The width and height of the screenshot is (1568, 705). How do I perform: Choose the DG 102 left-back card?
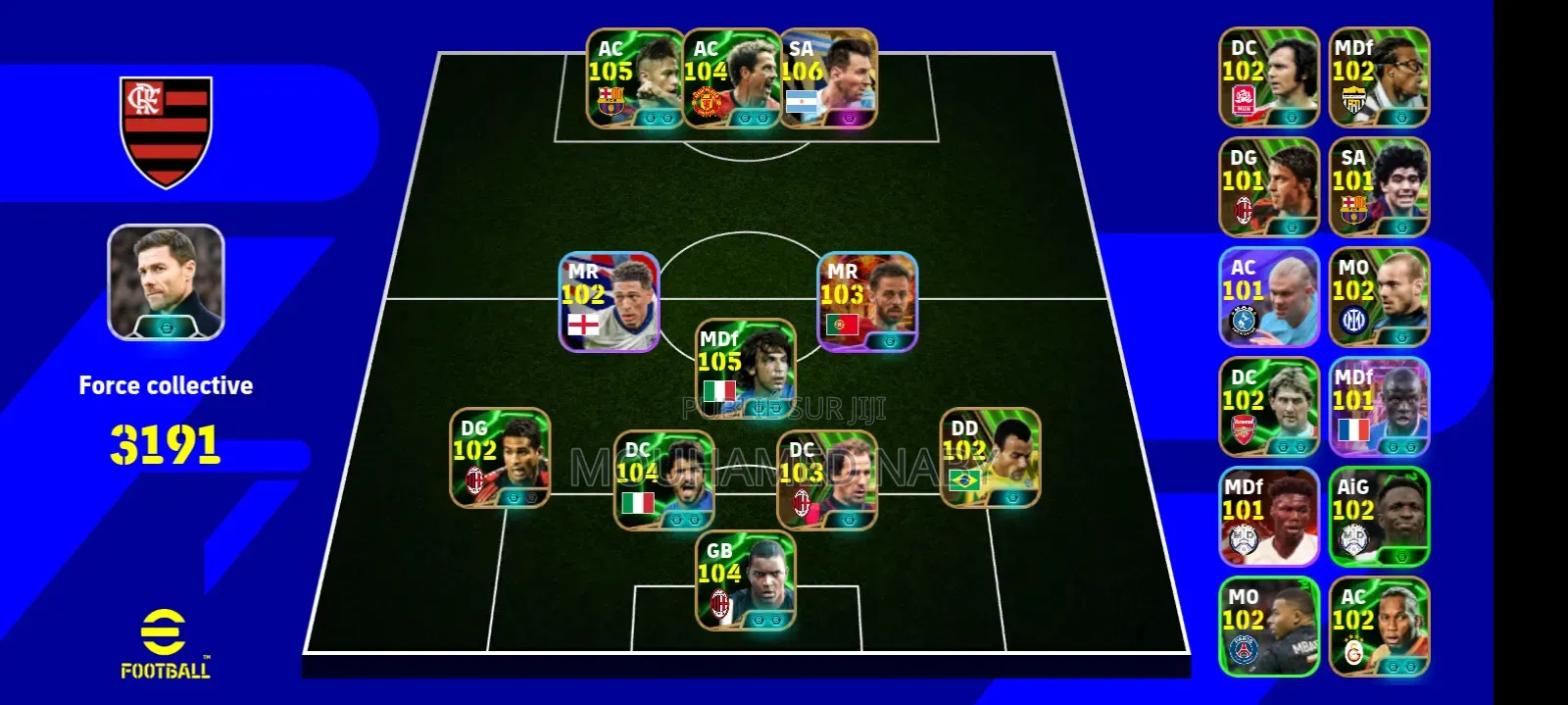click(x=500, y=458)
